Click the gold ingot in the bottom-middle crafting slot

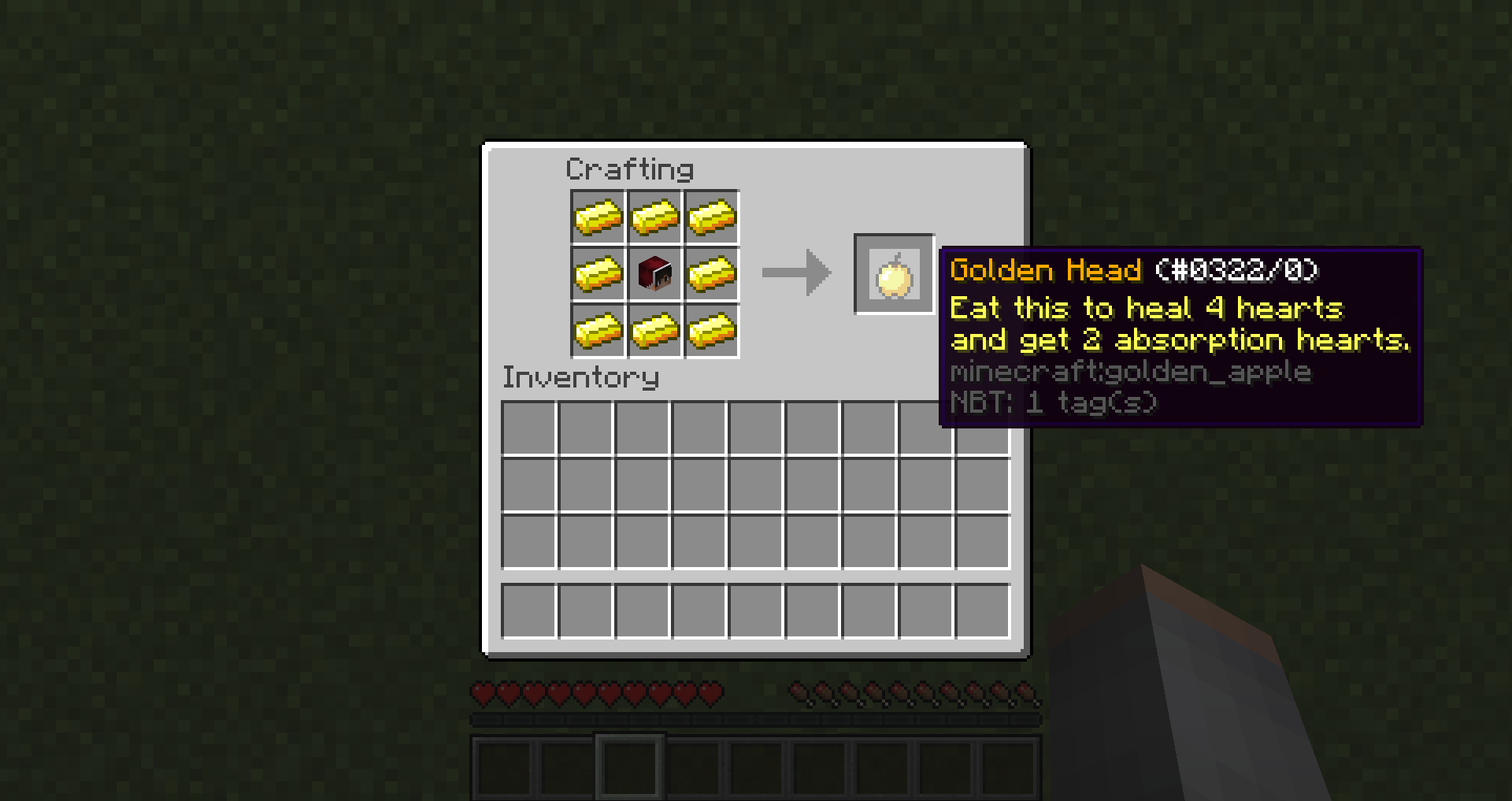pos(654,332)
